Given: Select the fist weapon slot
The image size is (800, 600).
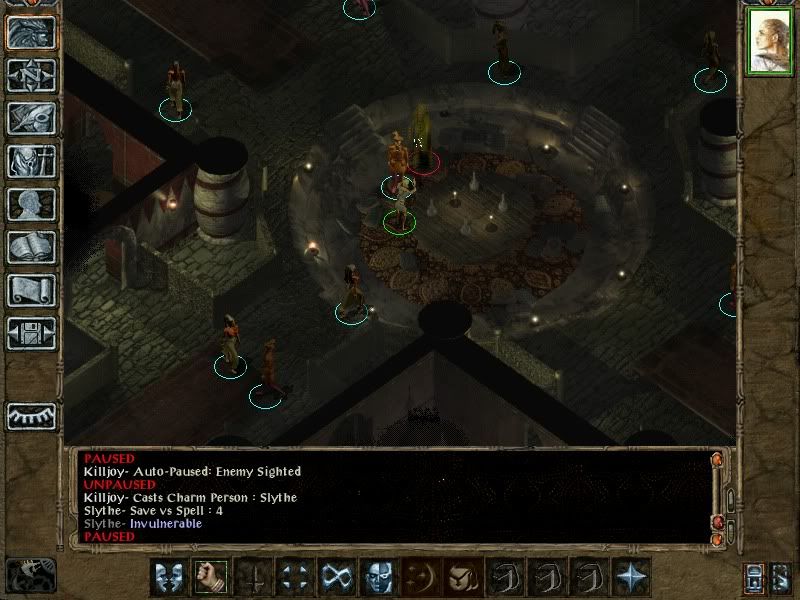Looking at the screenshot, I should click(x=210, y=576).
